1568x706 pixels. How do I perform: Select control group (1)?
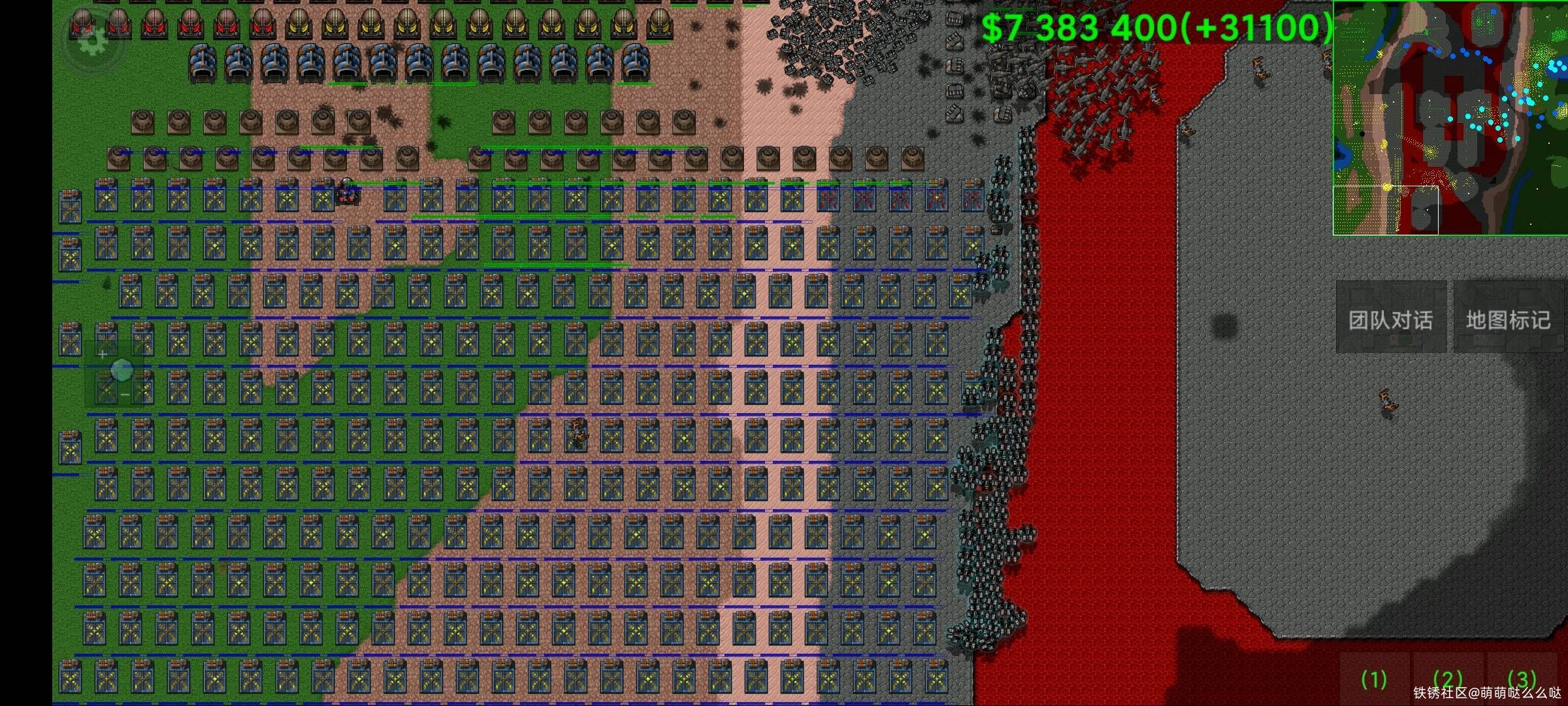pyautogui.click(x=1374, y=680)
